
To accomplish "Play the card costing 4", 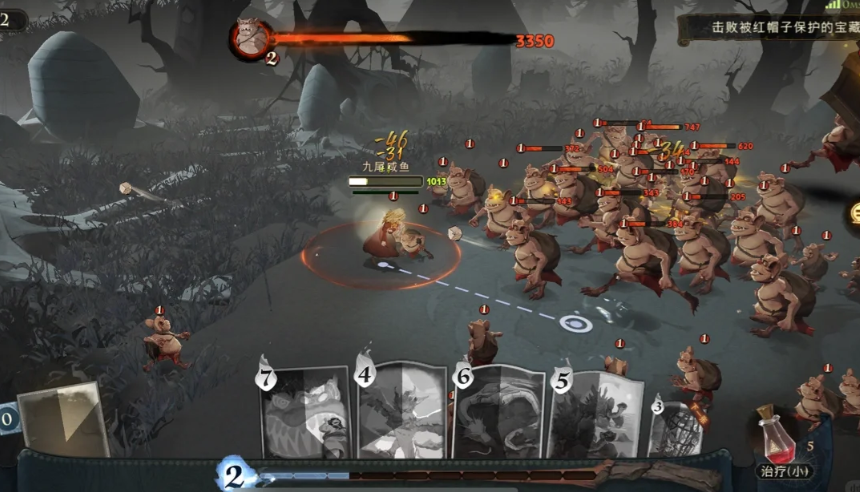I will pyautogui.click(x=401, y=412).
